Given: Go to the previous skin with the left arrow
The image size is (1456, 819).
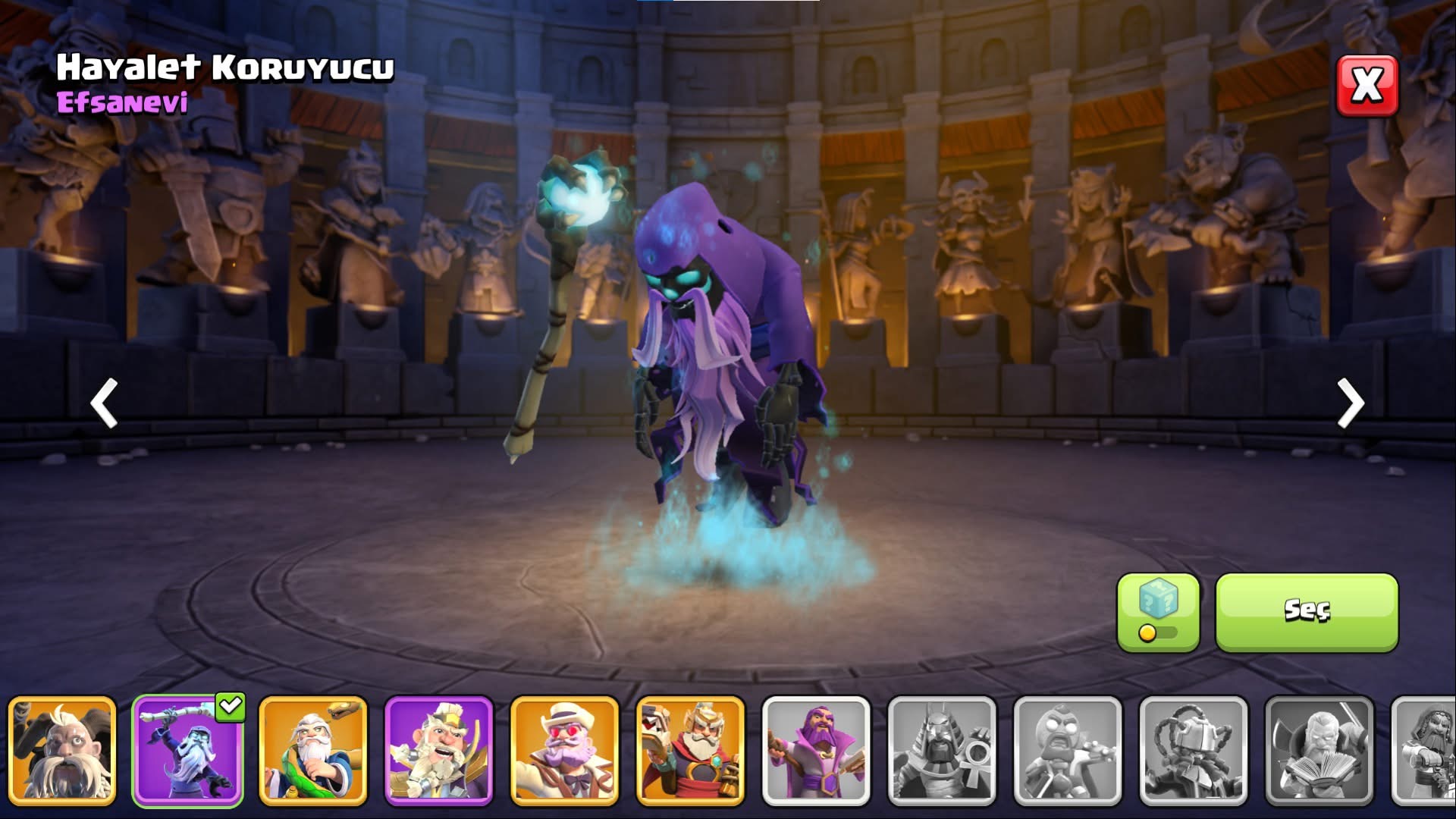Looking at the screenshot, I should [104, 403].
